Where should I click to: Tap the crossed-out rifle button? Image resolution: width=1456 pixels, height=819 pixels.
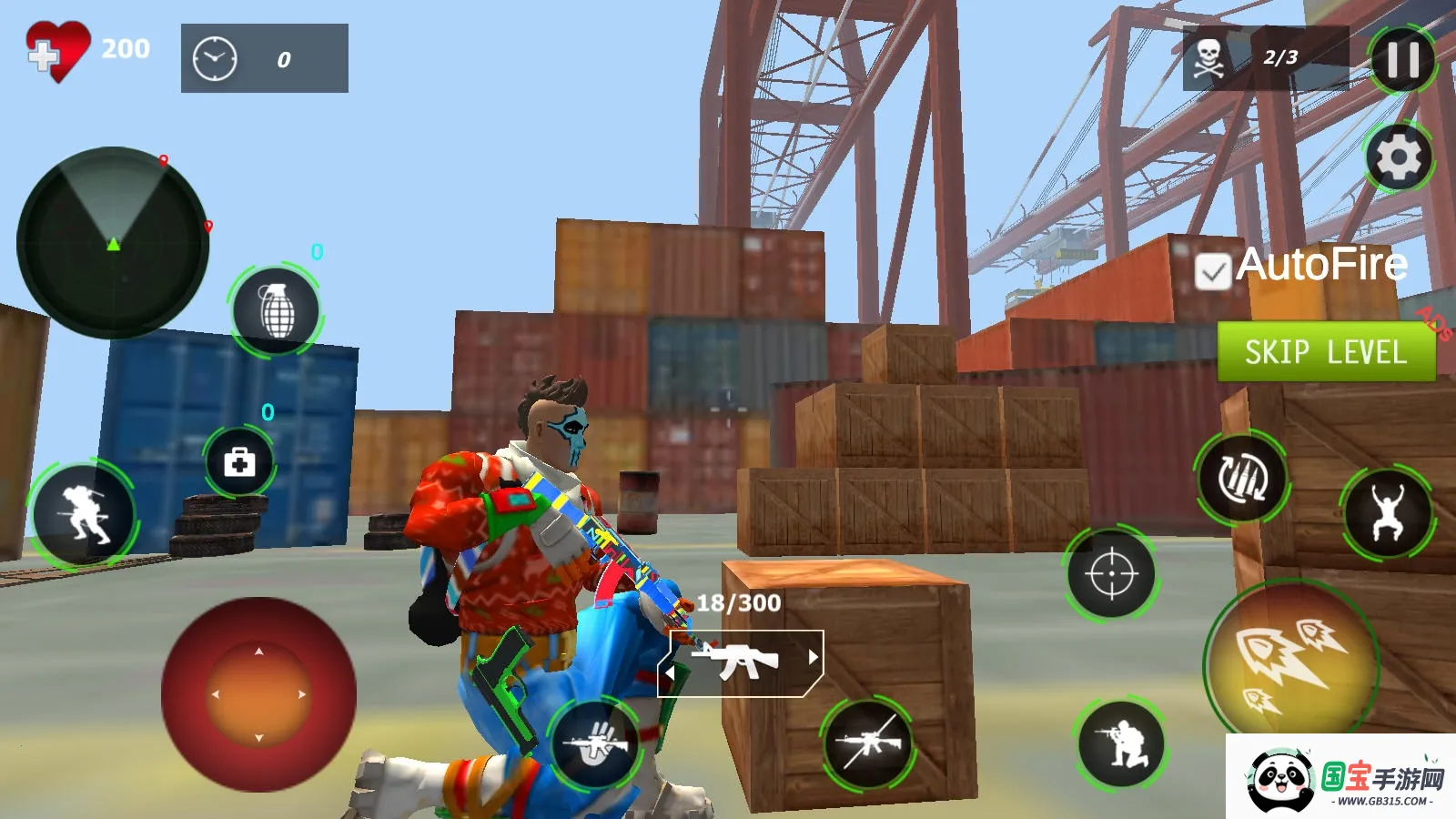(868, 744)
